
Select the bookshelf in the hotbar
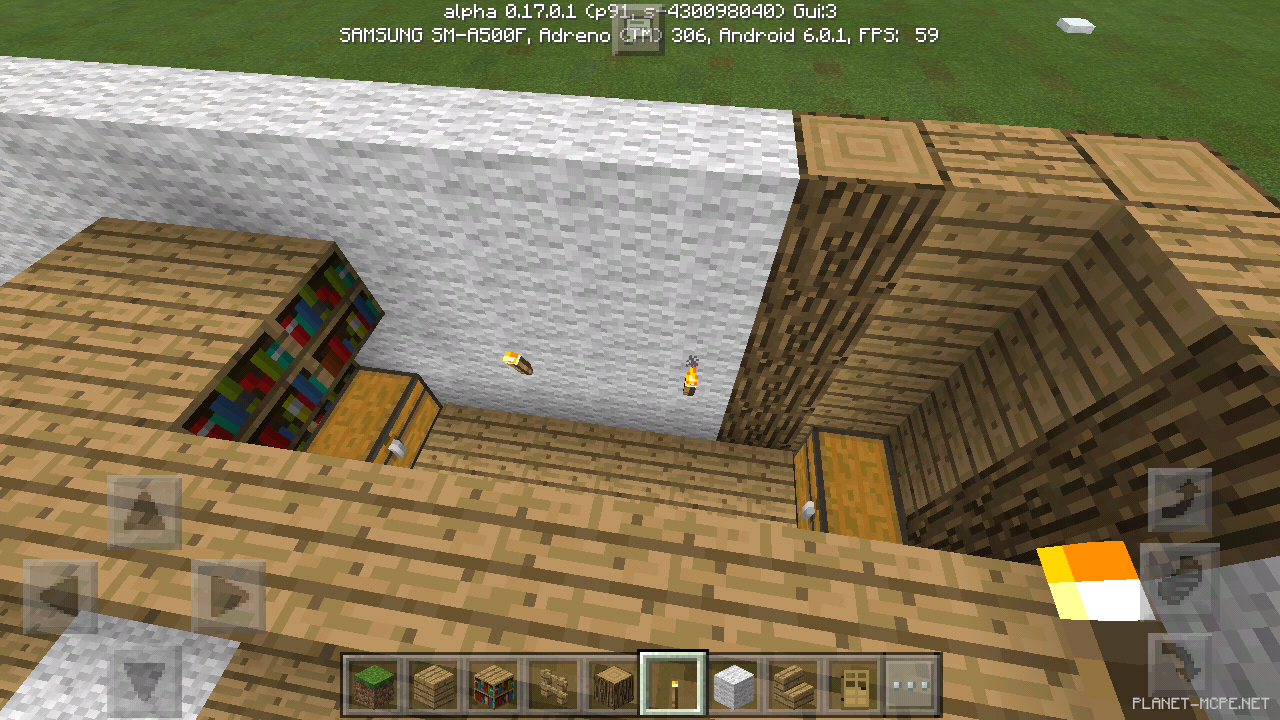[493, 685]
